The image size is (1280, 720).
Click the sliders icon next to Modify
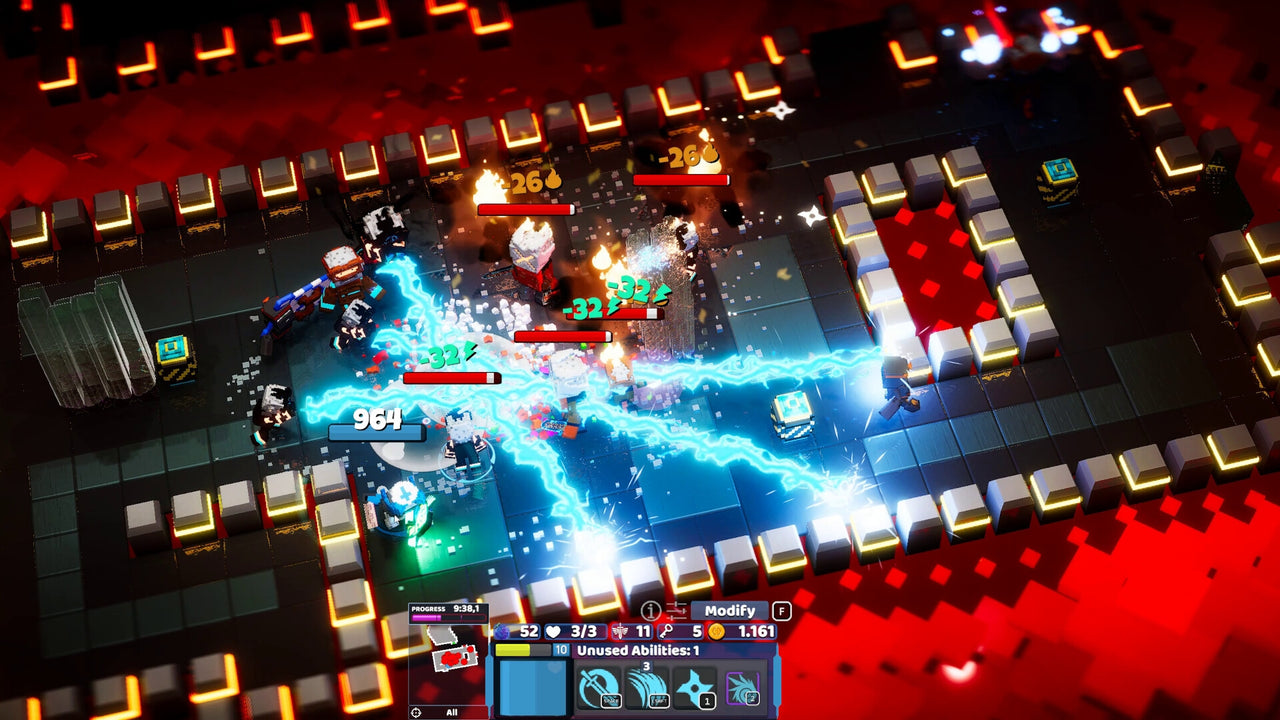pos(675,612)
